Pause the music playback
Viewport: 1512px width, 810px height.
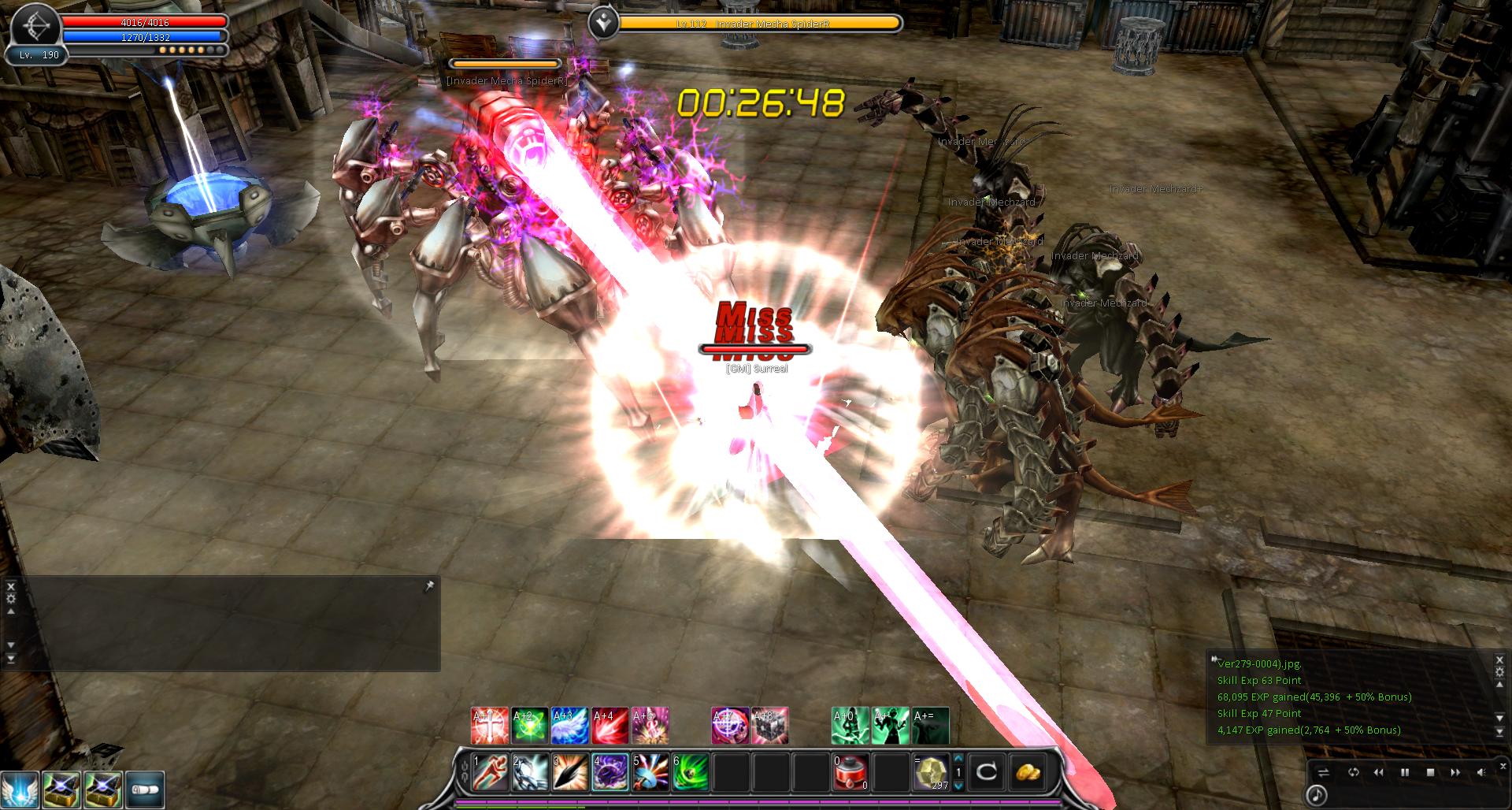pos(1405,773)
